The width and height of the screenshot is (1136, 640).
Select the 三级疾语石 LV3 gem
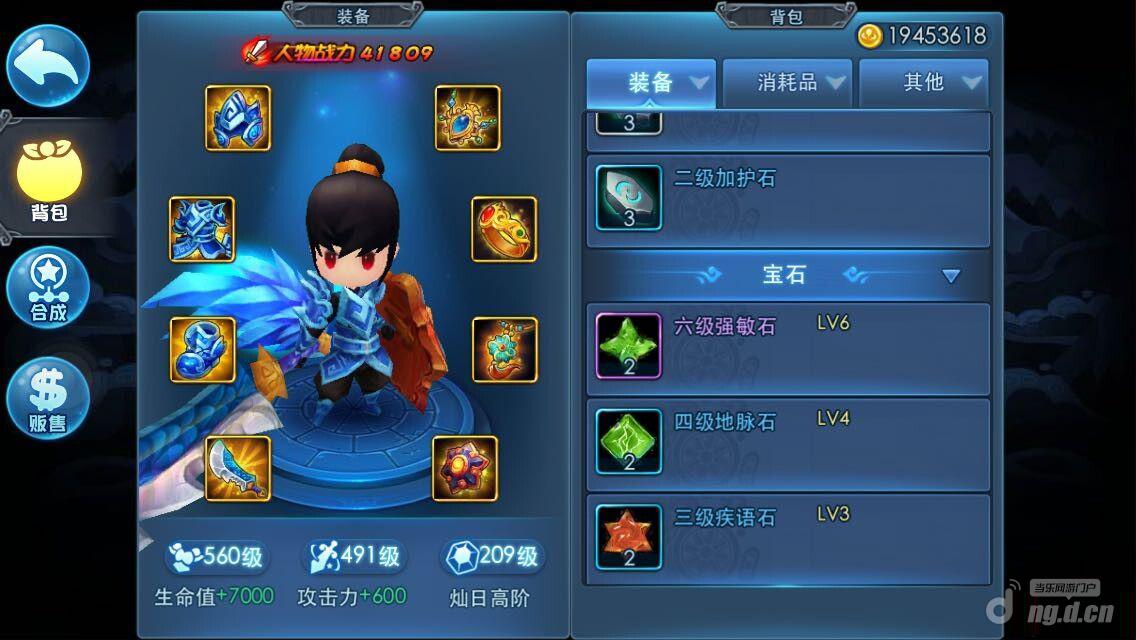788,537
